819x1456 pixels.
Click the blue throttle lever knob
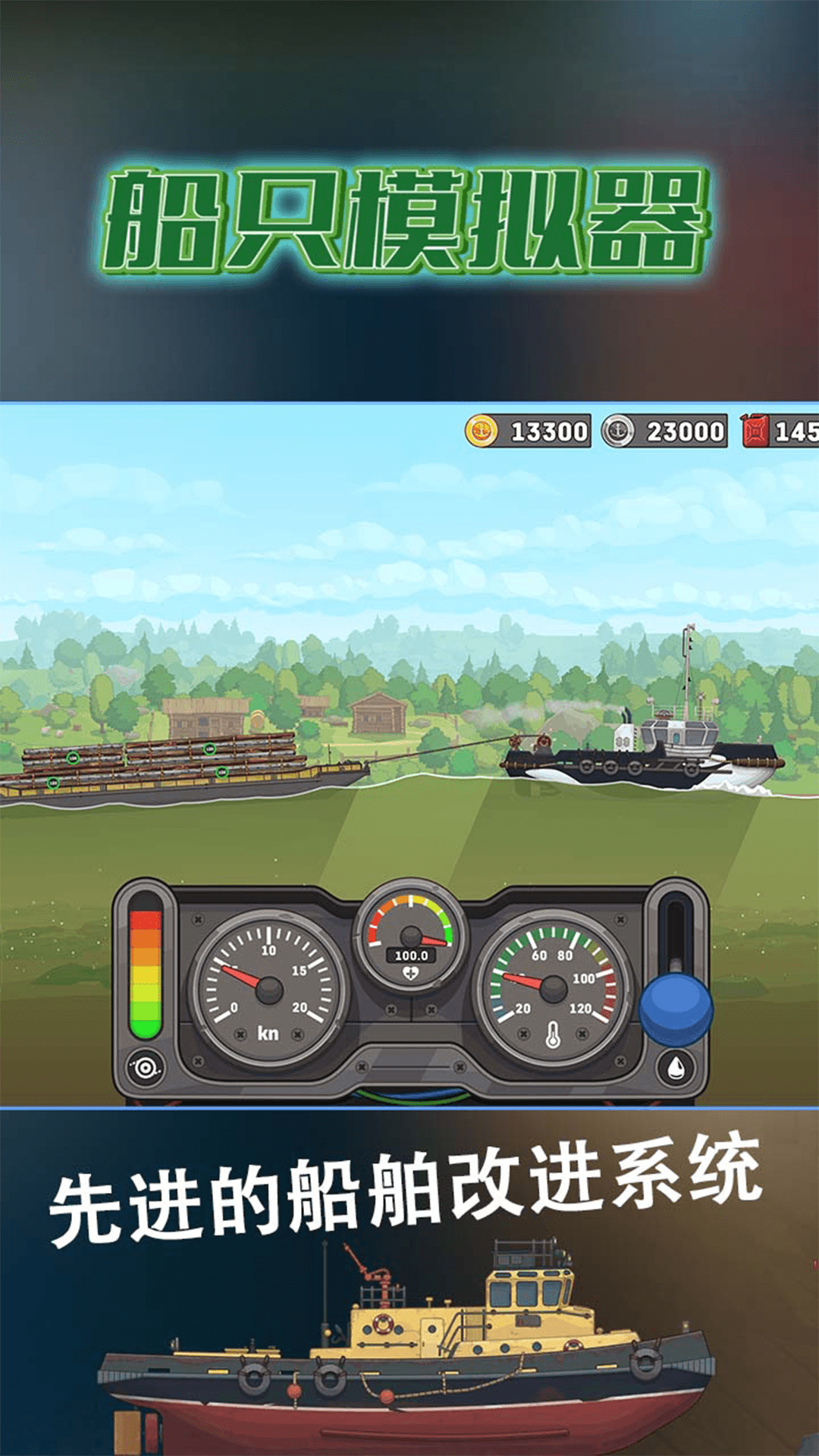click(x=676, y=1009)
